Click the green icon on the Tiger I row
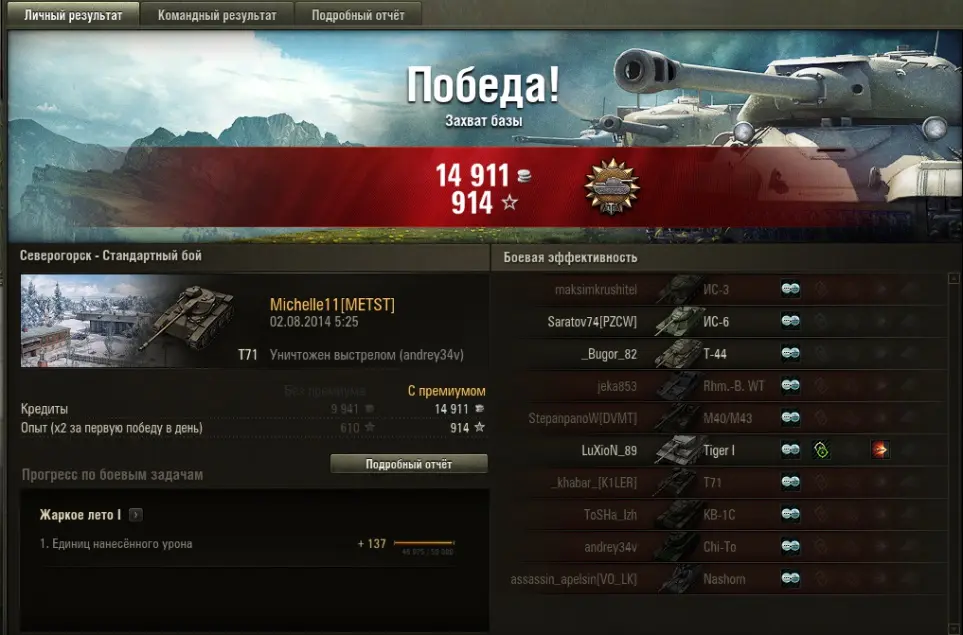 821,450
